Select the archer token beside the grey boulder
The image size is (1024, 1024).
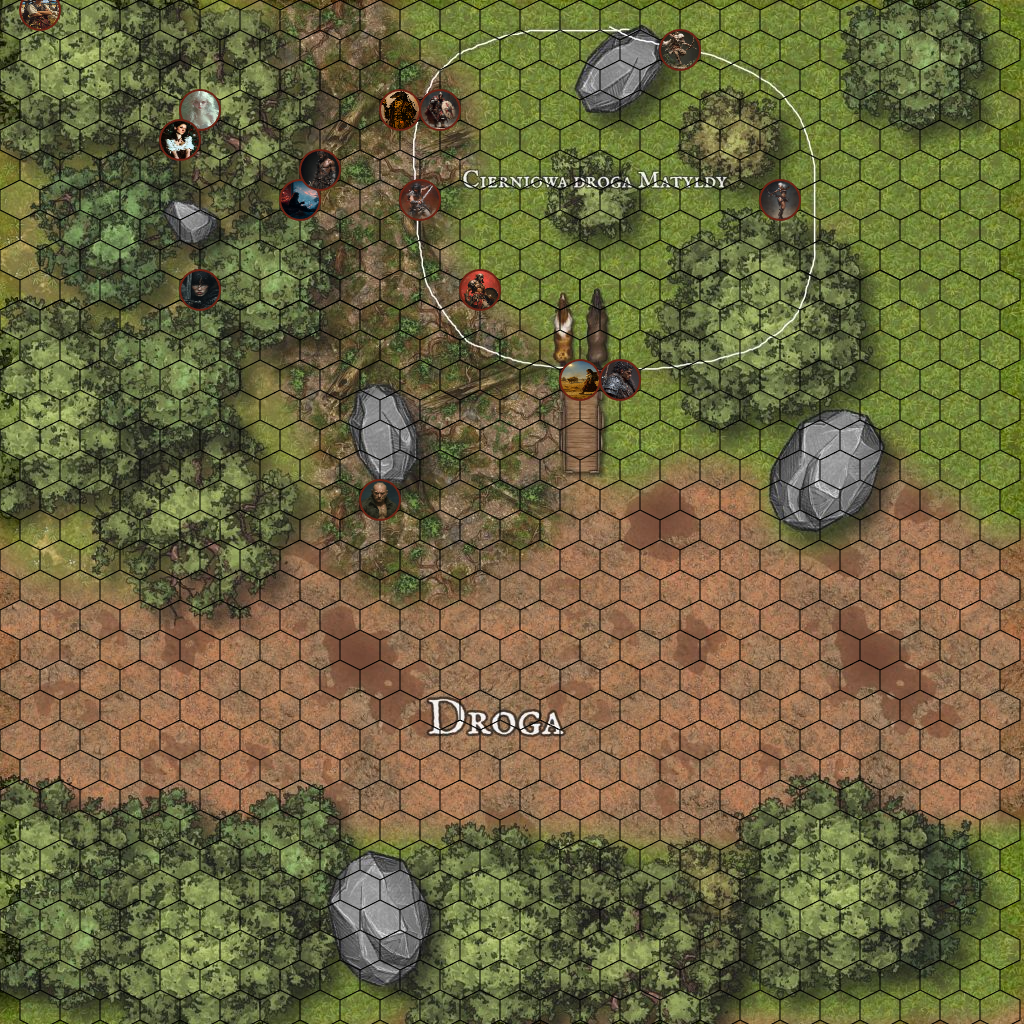[679, 50]
